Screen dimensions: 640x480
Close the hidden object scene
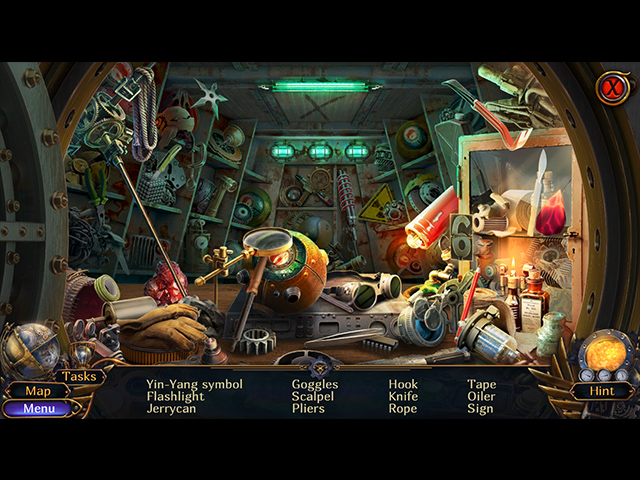(x=610, y=89)
